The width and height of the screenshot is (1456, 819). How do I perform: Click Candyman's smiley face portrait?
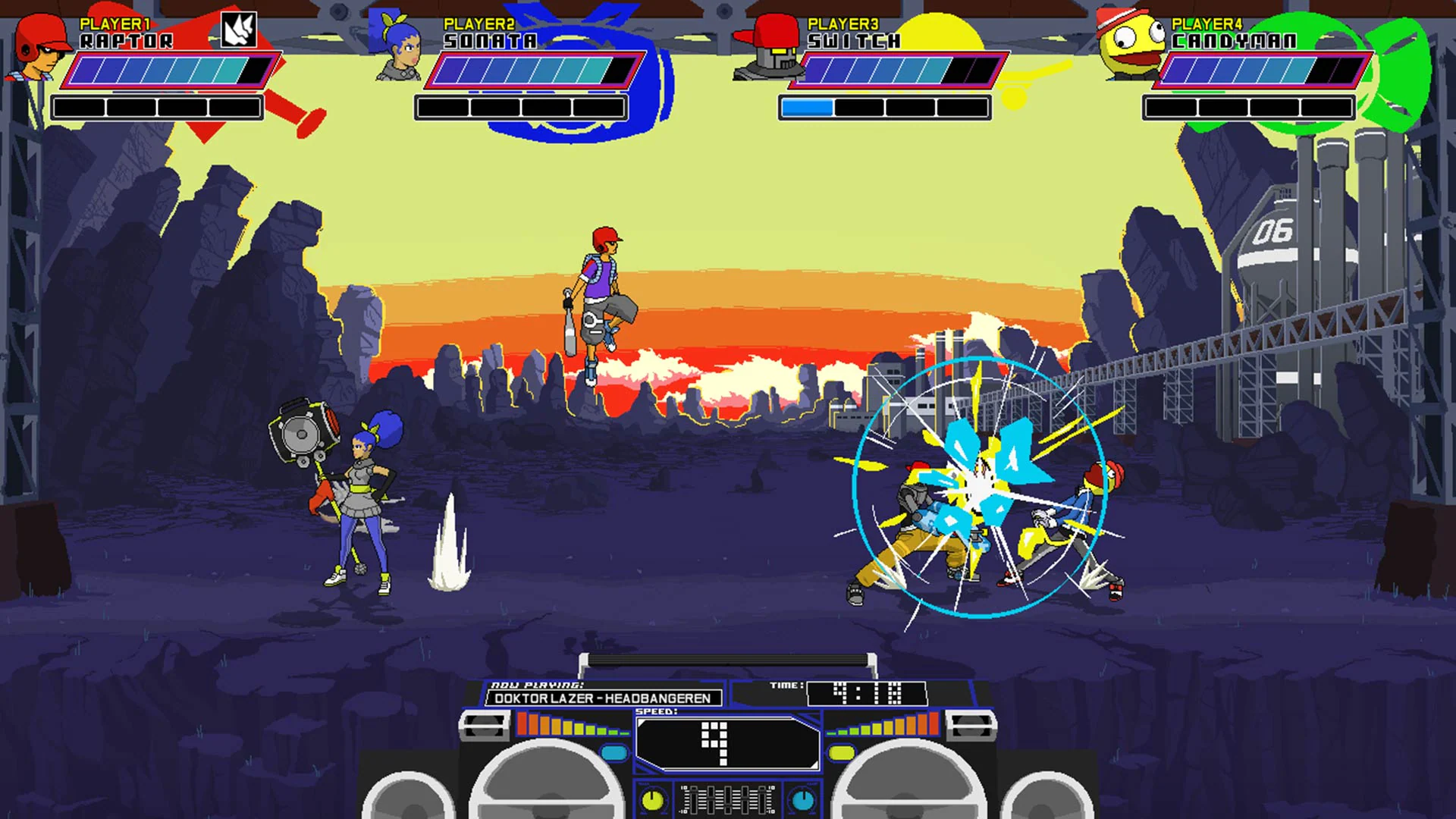(1130, 45)
